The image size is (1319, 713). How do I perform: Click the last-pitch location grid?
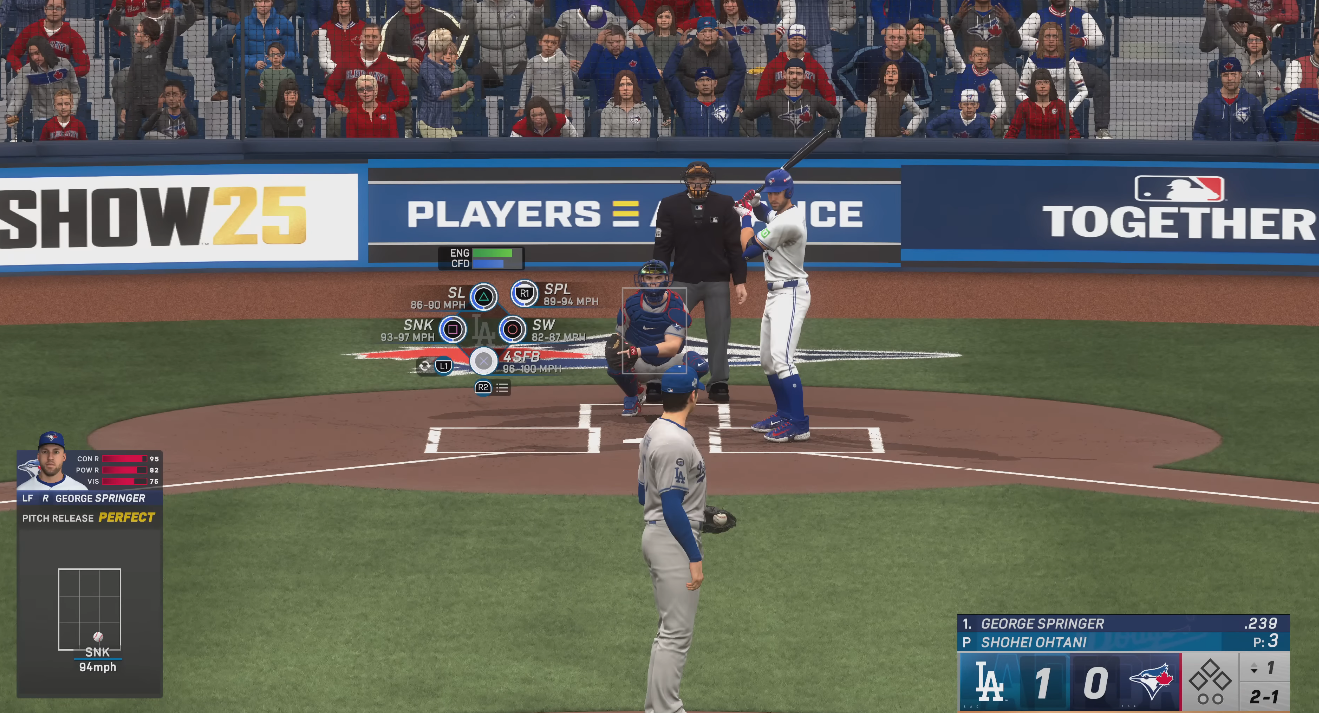coord(89,609)
